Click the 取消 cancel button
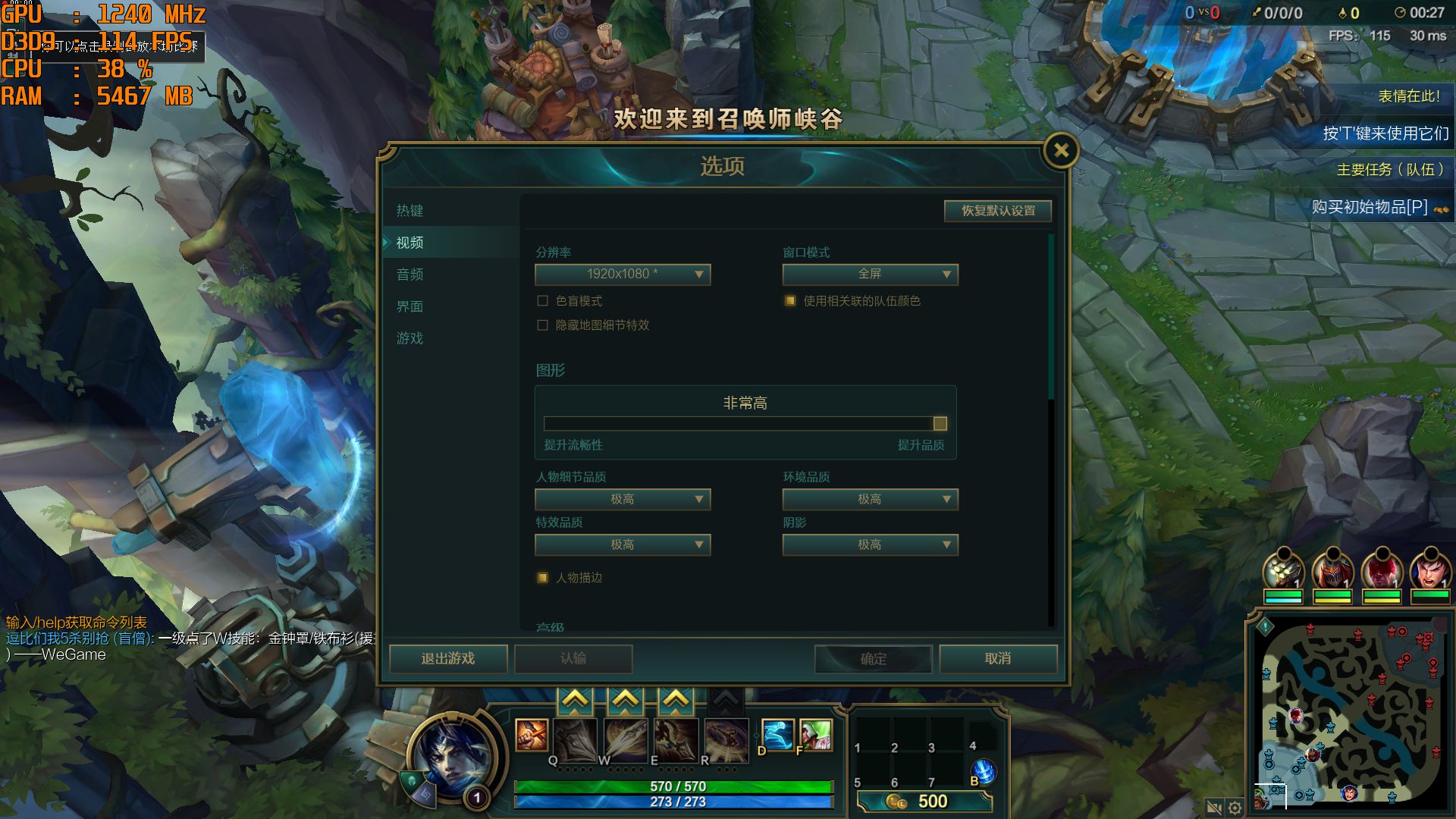 pyautogui.click(x=998, y=659)
